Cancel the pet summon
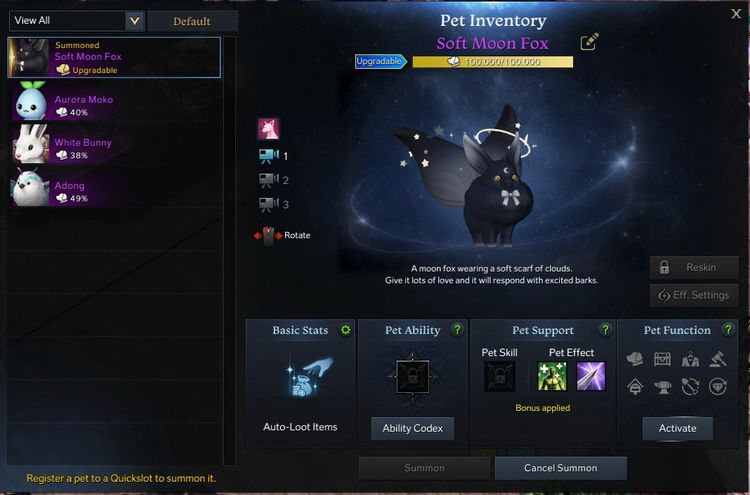 pos(560,468)
